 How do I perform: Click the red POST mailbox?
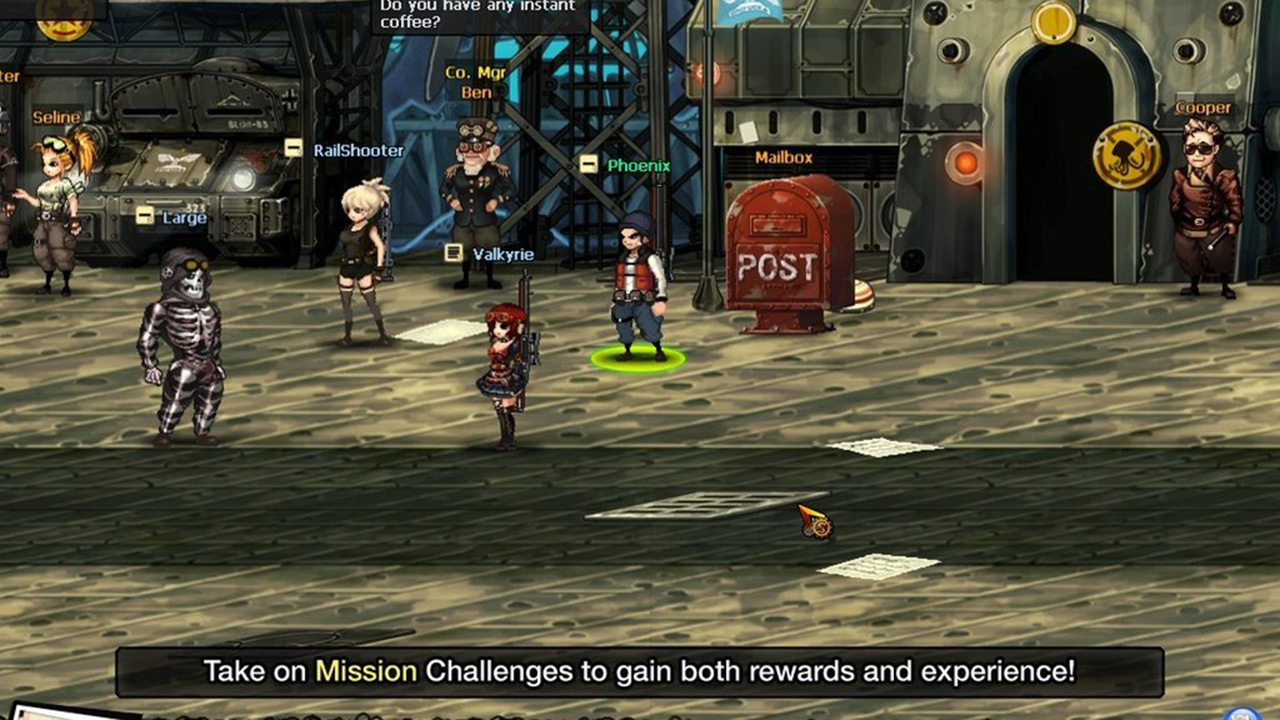785,260
